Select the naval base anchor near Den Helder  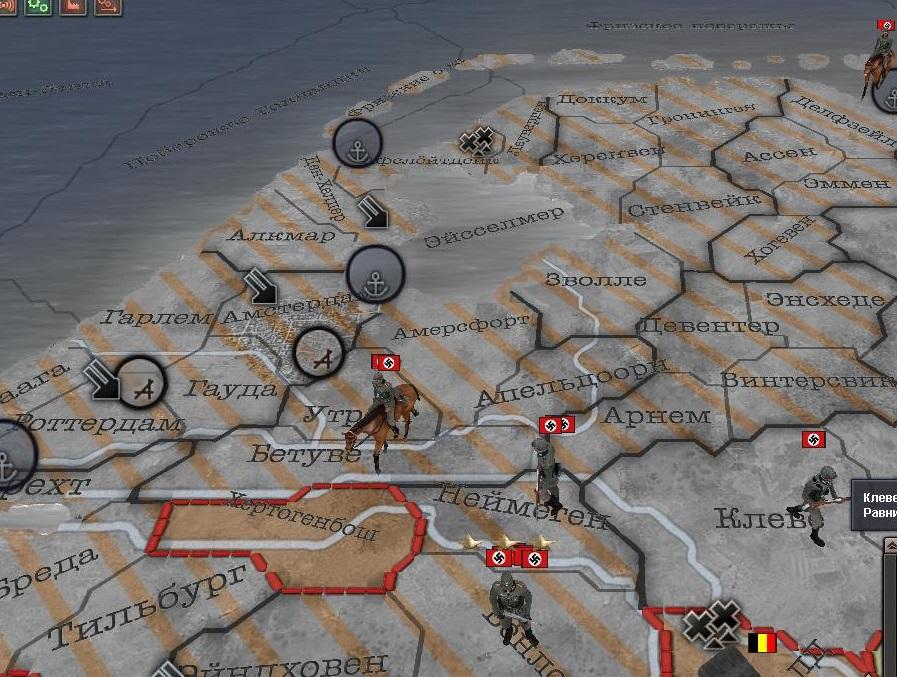coord(357,143)
